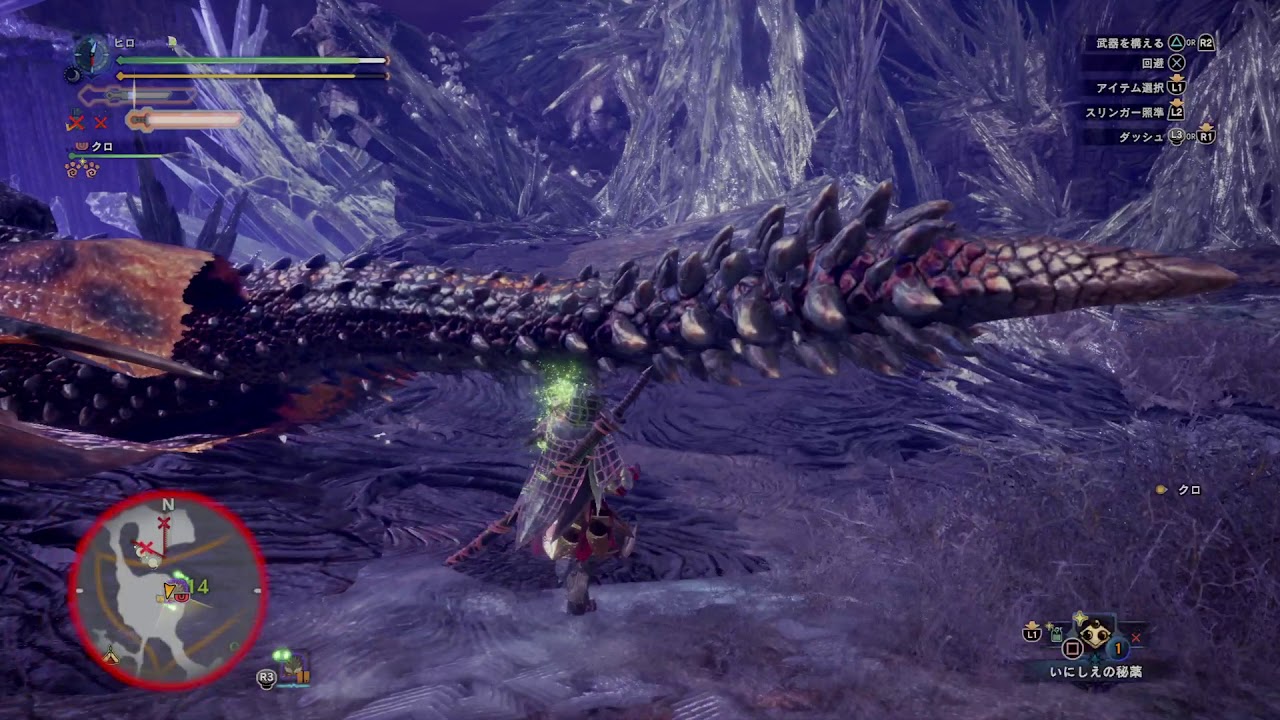Select the Palico paw print icons
This screenshot has width=1280, height=720.
click(82, 170)
